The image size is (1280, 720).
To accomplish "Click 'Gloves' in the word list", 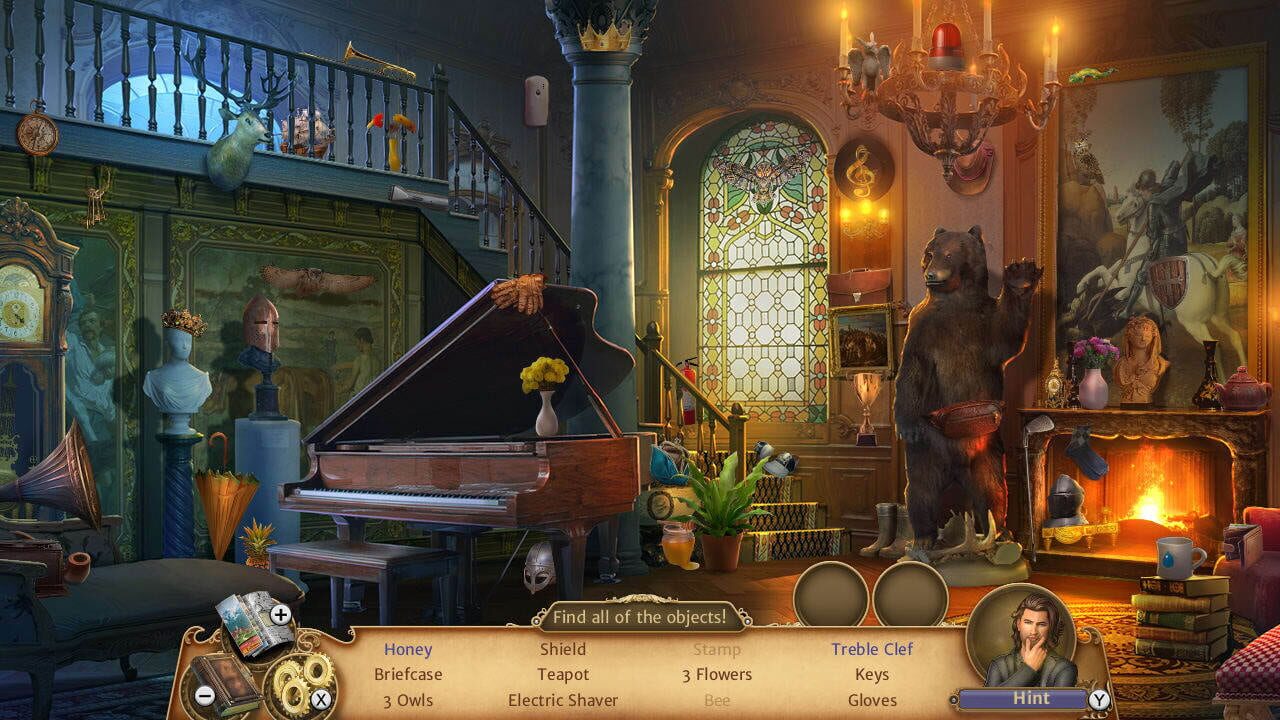I will 873,700.
